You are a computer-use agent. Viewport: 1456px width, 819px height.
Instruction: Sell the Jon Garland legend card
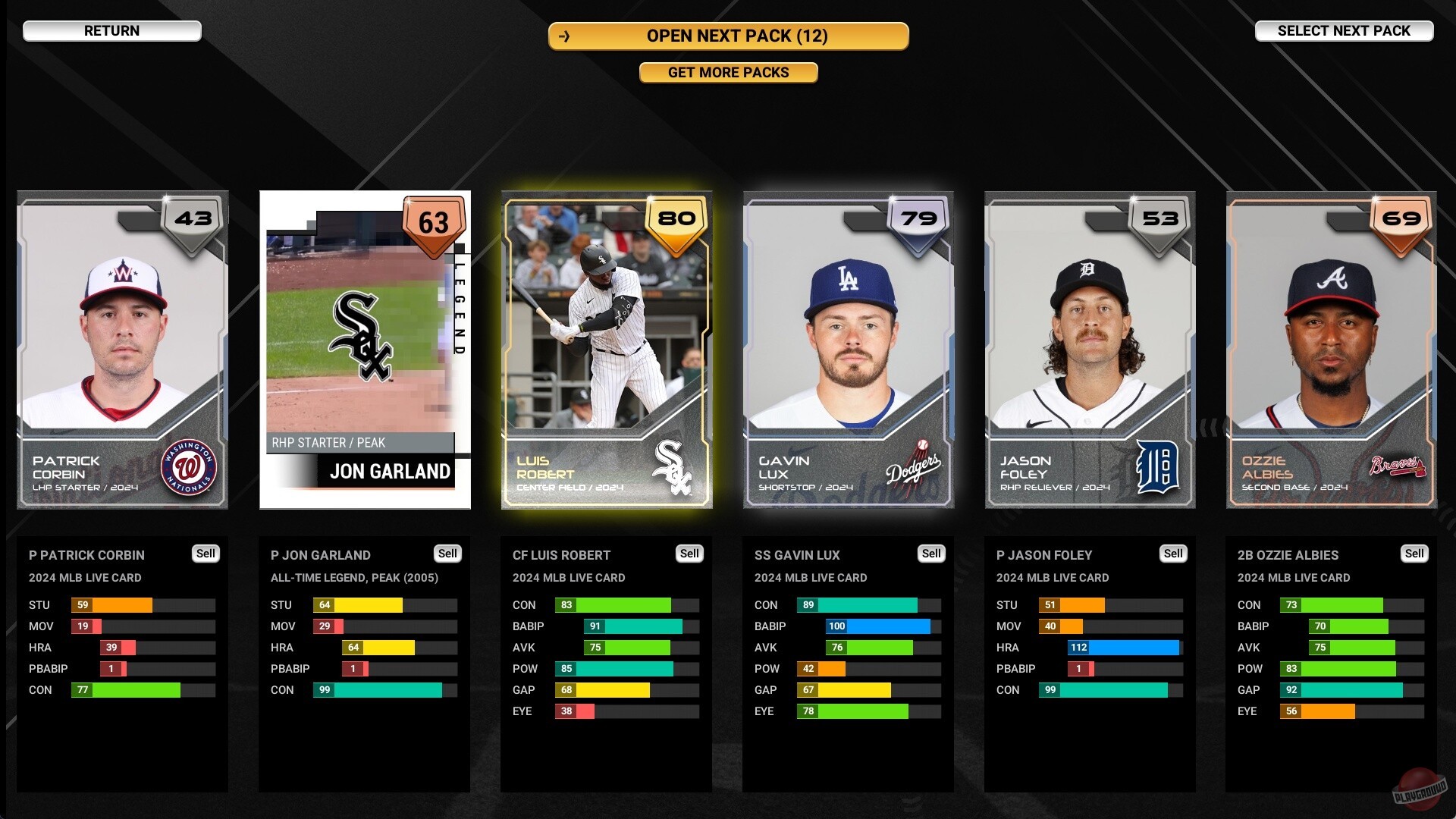pyautogui.click(x=447, y=554)
